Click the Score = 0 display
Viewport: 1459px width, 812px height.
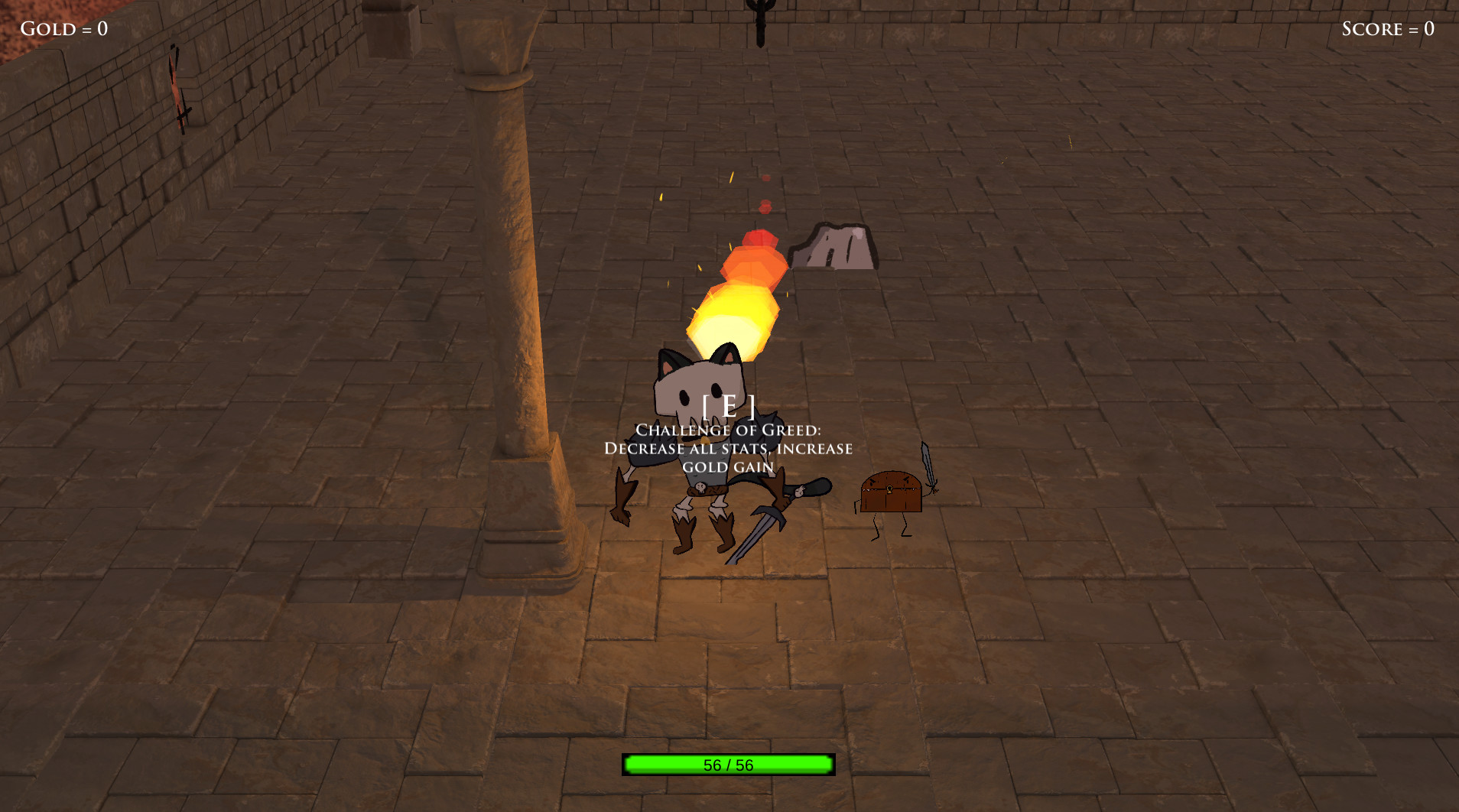pos(1388,29)
